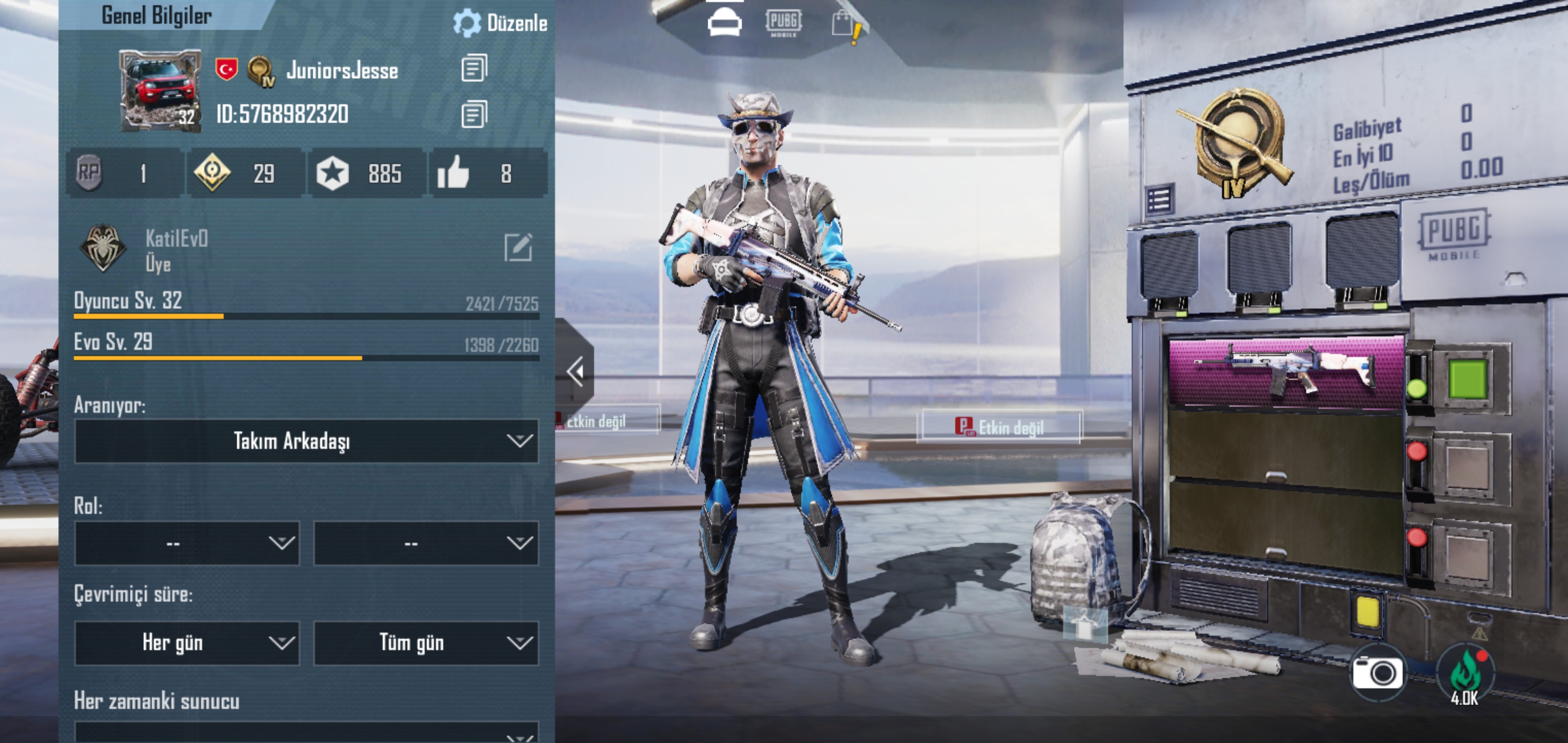This screenshot has height=743, width=1568.
Task: Expand the Her gün dropdown
Action: (x=187, y=642)
